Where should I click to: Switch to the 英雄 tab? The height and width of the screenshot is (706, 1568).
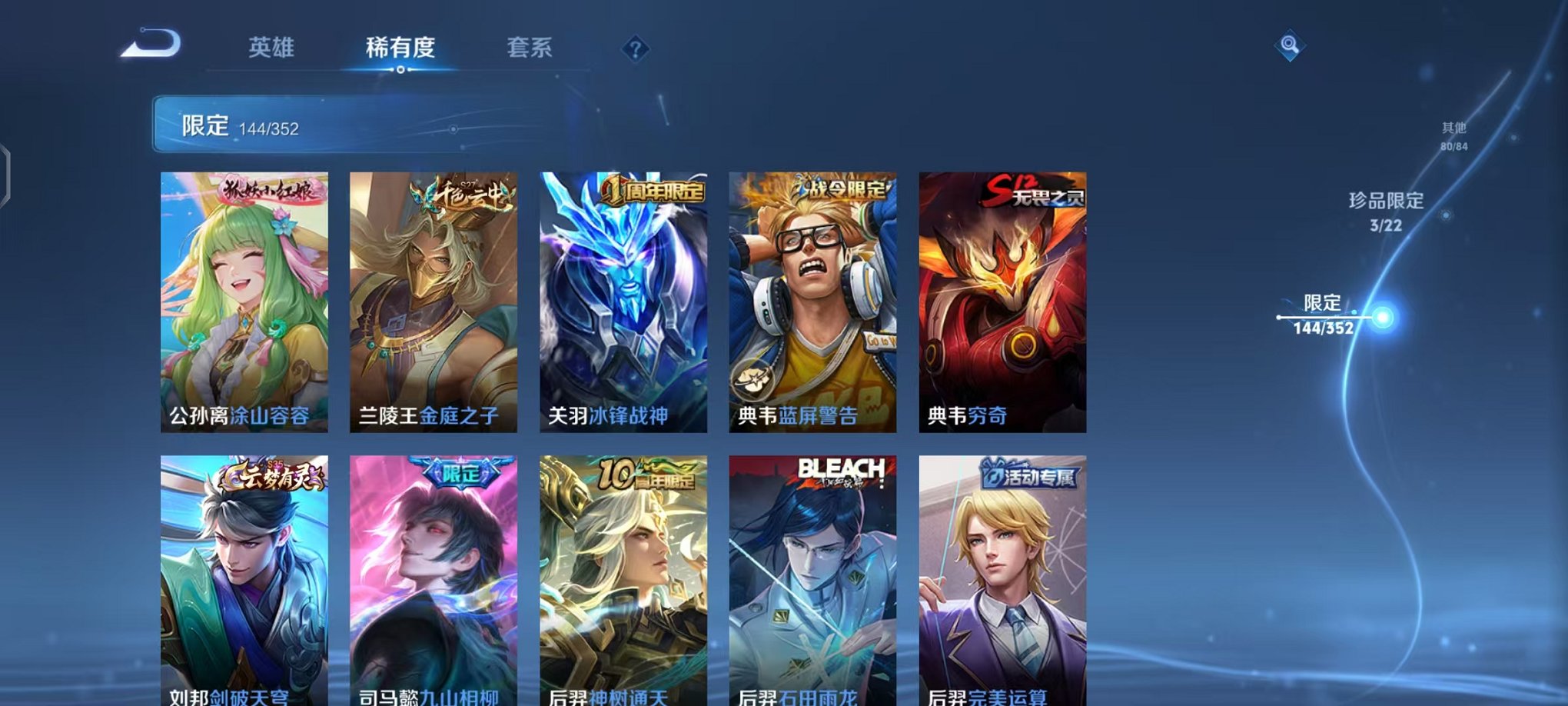[x=272, y=48]
